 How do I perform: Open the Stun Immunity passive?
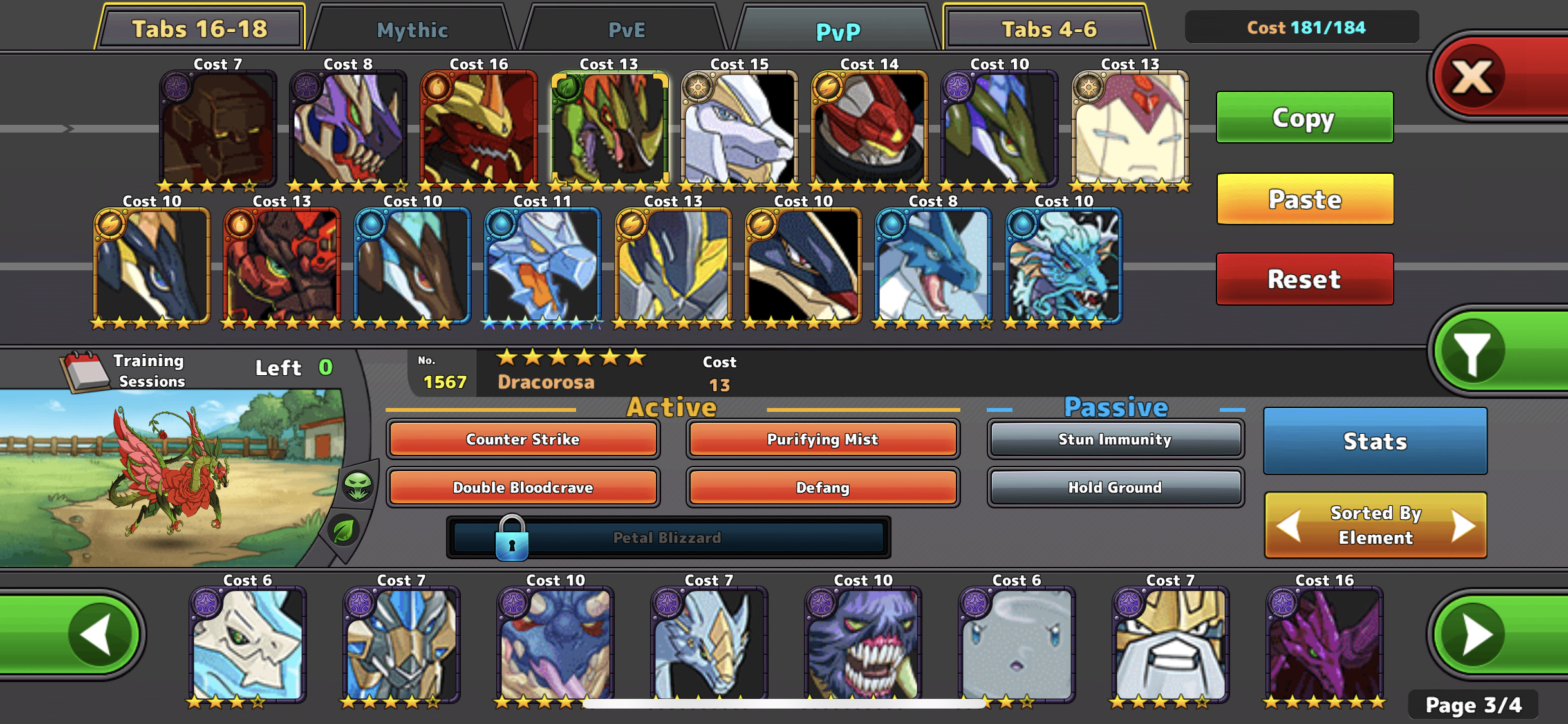click(x=1115, y=439)
